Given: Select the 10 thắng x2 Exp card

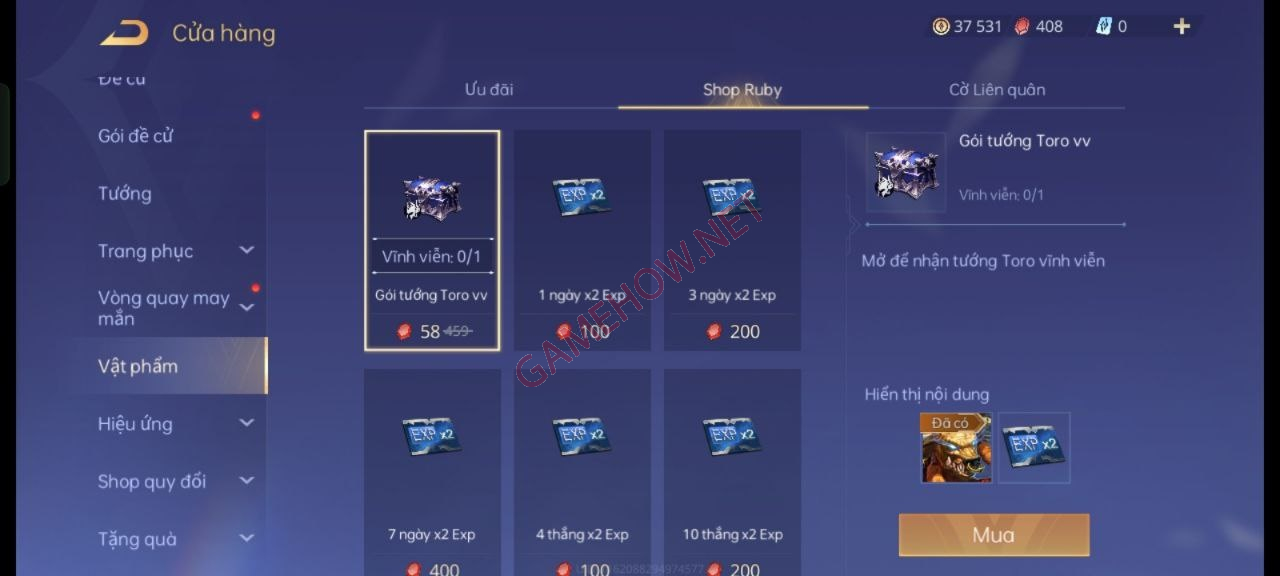Looking at the screenshot, I should click(732, 470).
